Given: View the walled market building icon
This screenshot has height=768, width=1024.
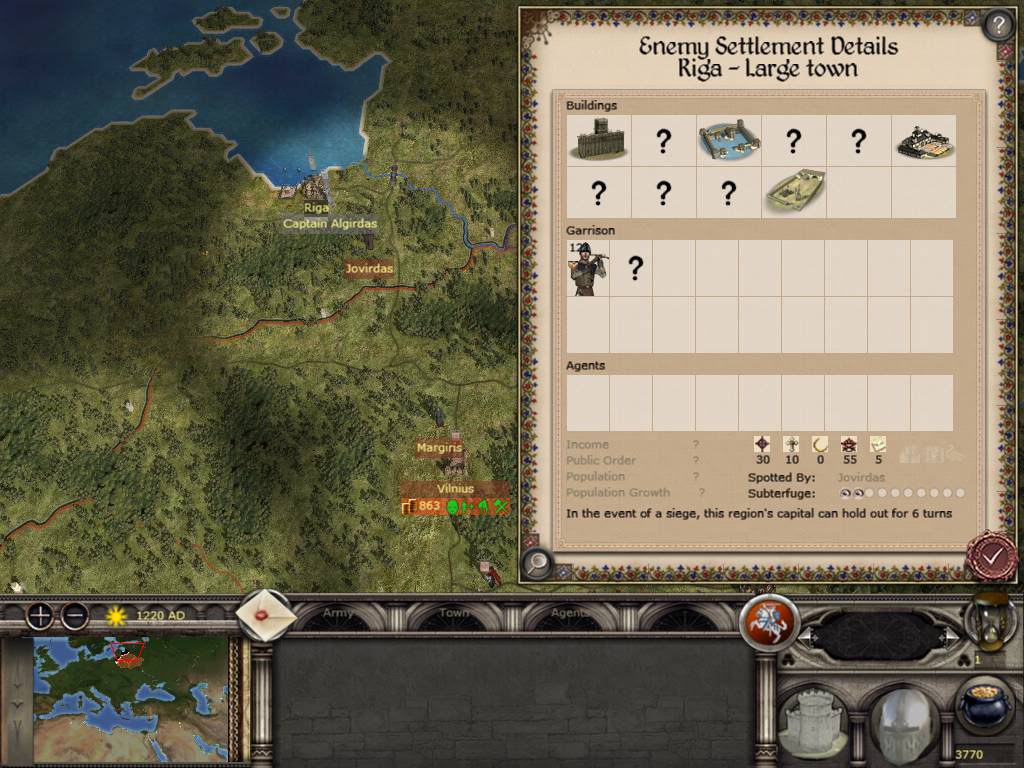Looking at the screenshot, I should click(x=923, y=141).
